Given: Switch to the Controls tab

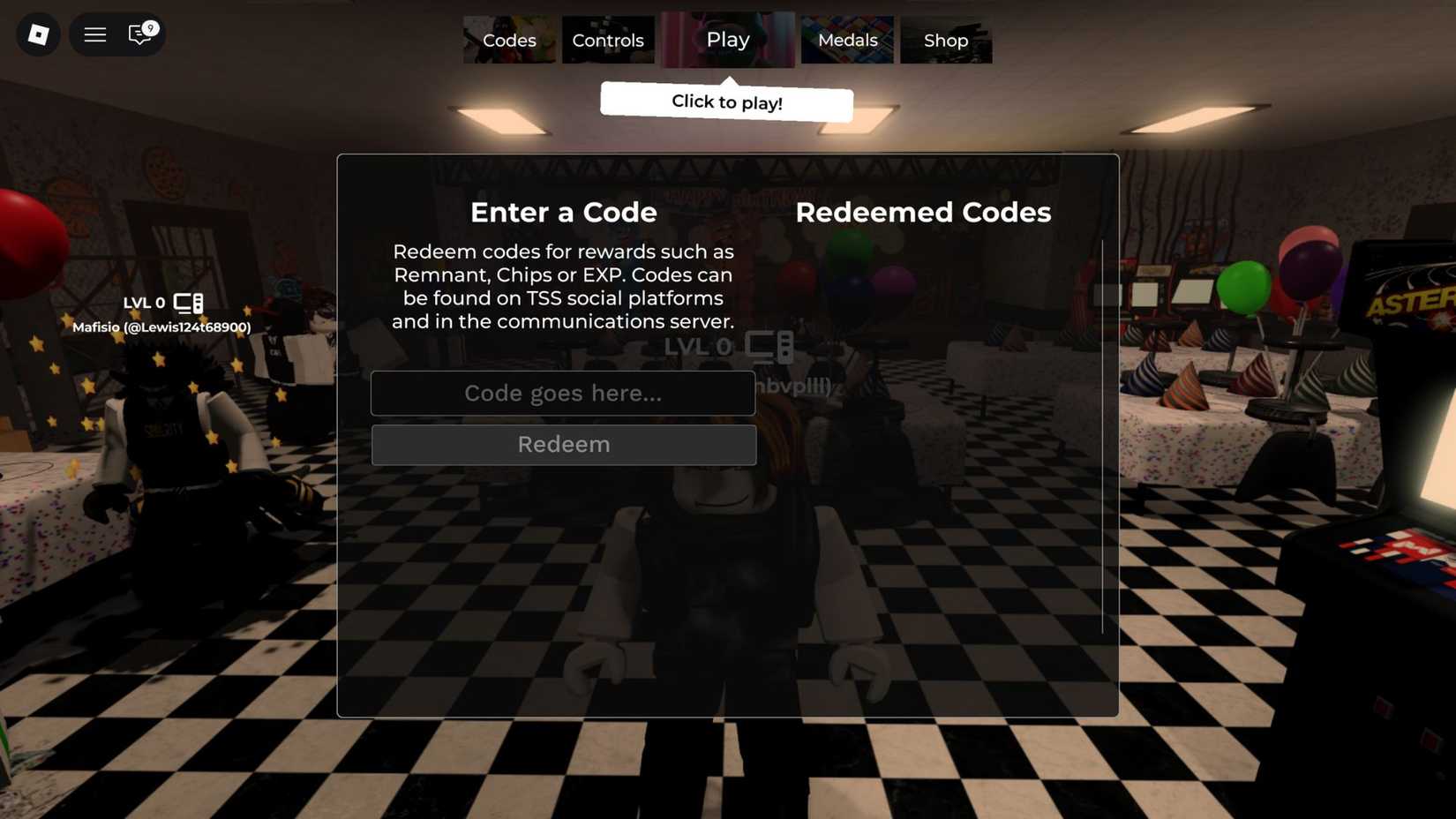Looking at the screenshot, I should point(608,40).
